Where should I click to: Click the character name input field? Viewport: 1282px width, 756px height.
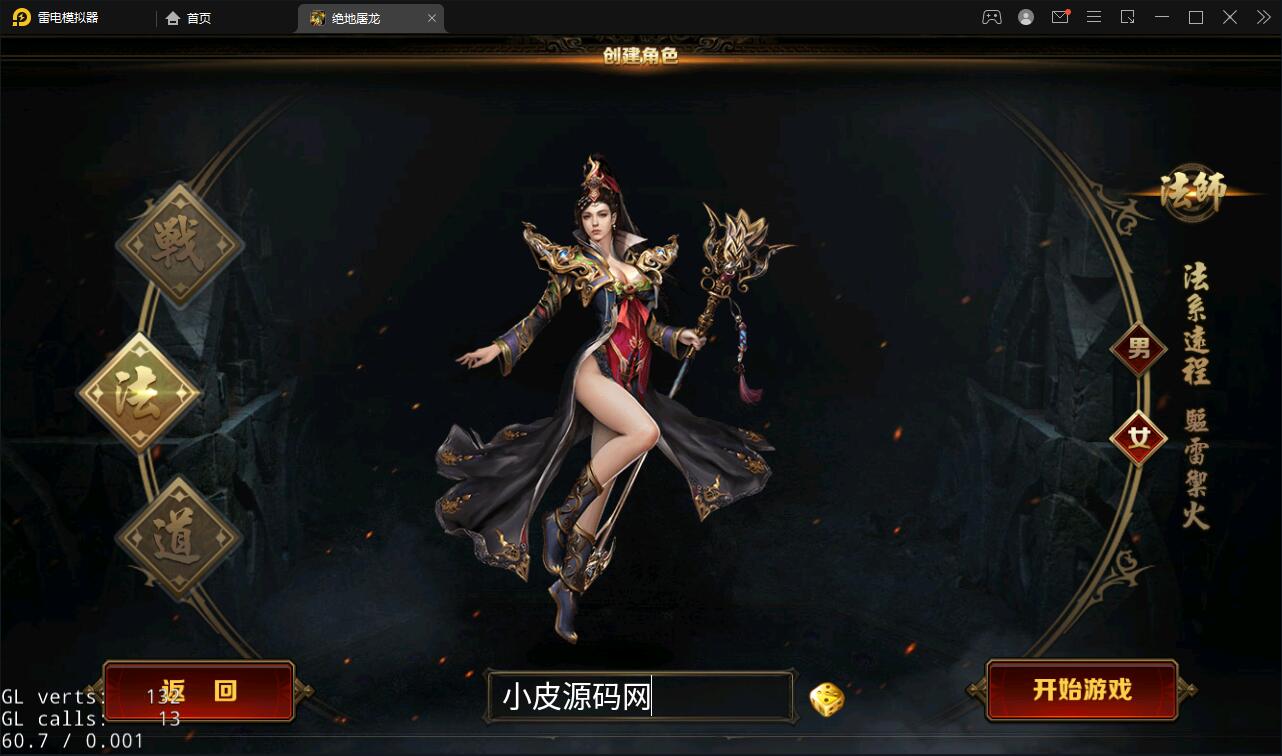coord(640,696)
